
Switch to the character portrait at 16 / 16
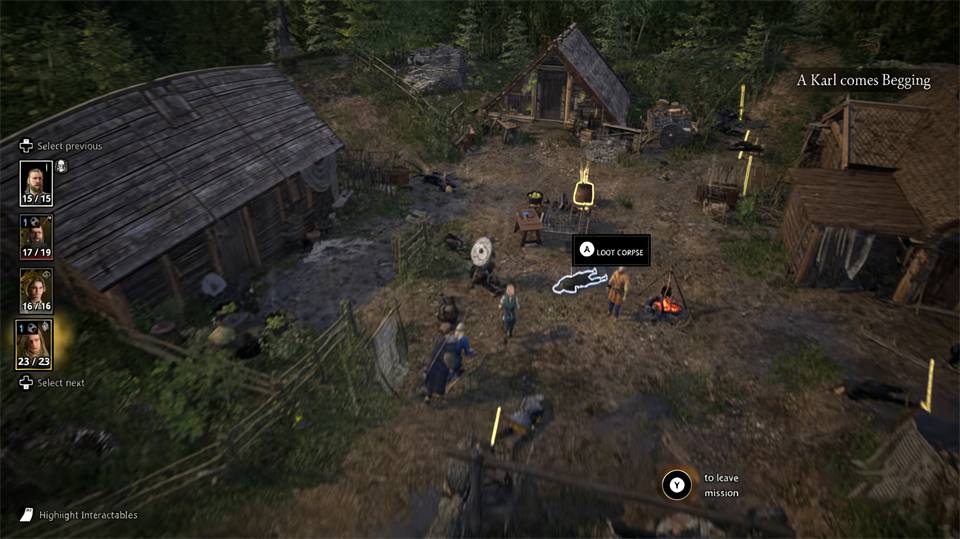pos(37,290)
